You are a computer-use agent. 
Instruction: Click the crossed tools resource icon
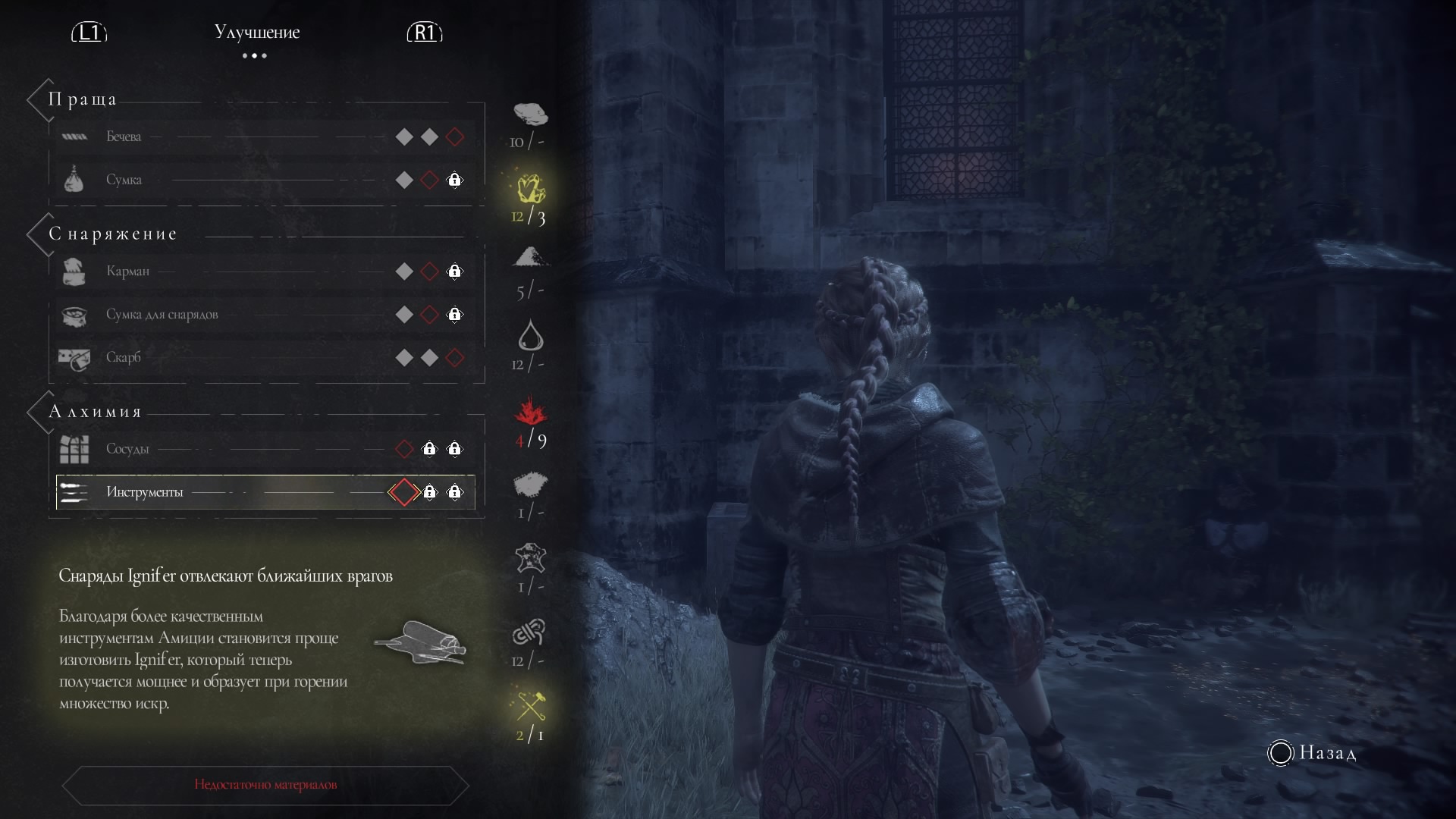pos(530,706)
